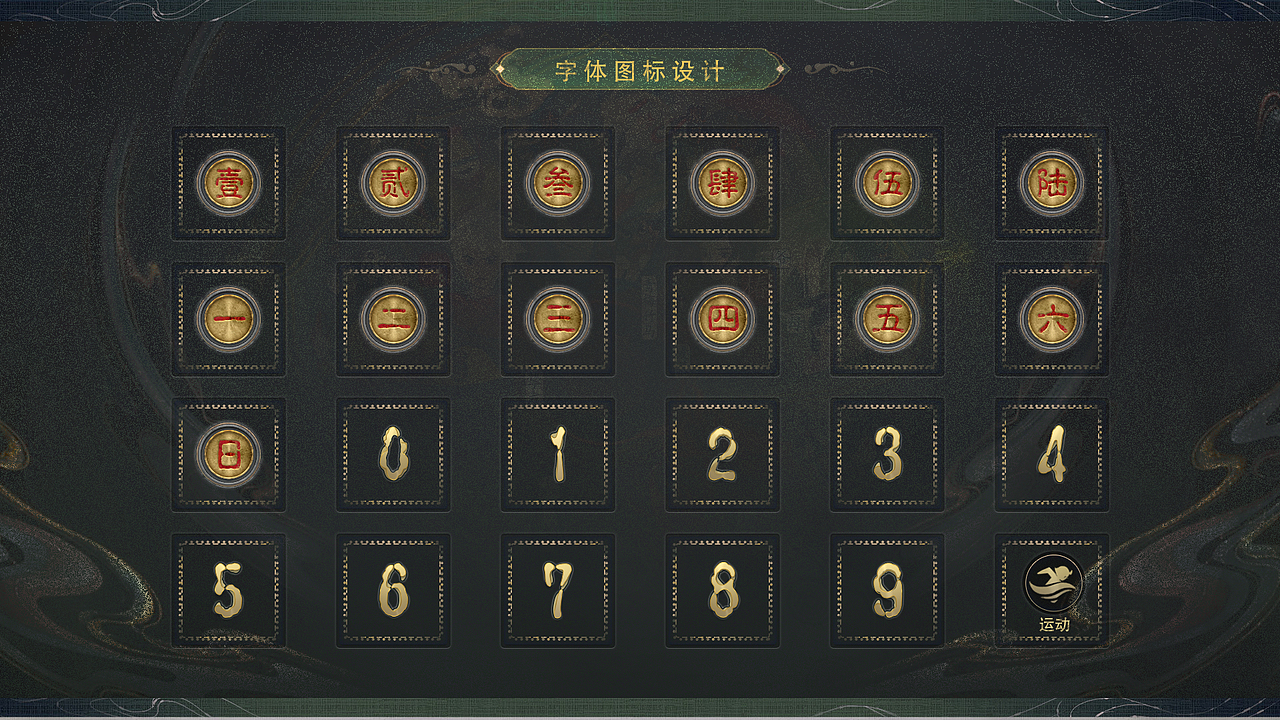Image resolution: width=1280 pixels, height=720 pixels.
Task: Click the 陆 (six) coin icon
Action: (1052, 184)
